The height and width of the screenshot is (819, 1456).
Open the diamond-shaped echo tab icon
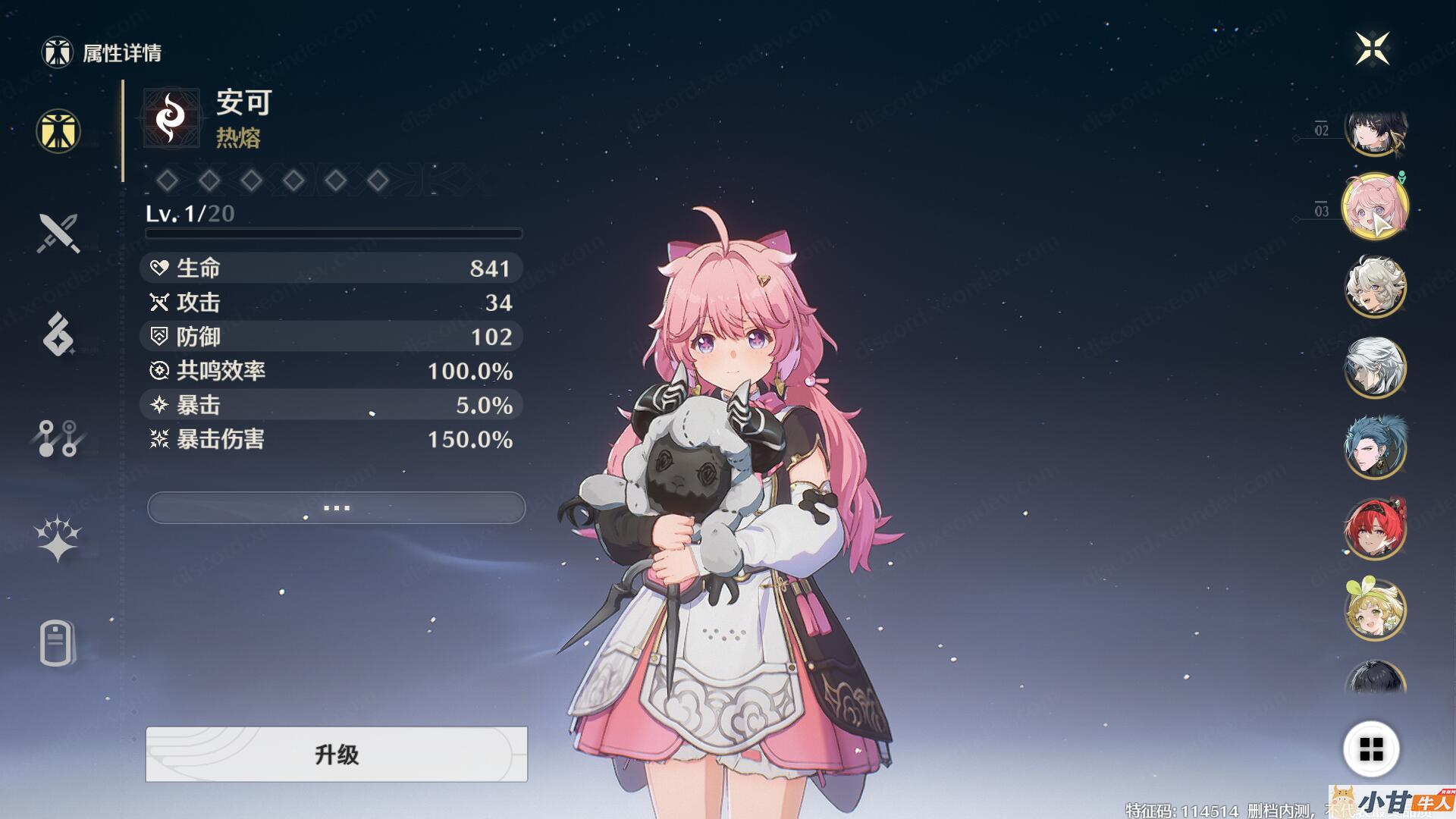(58, 334)
